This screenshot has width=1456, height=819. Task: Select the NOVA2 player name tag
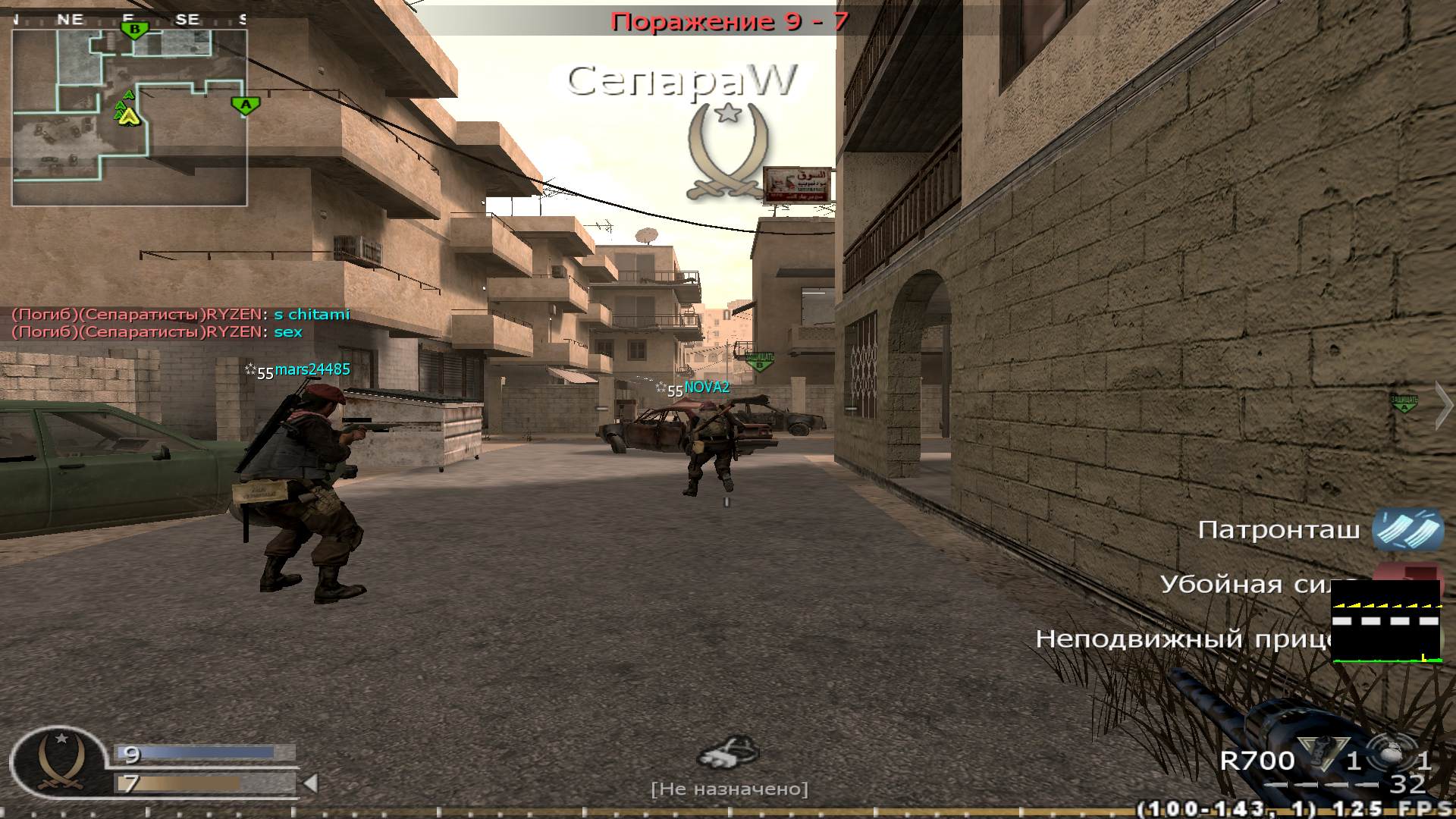pyautogui.click(x=706, y=388)
